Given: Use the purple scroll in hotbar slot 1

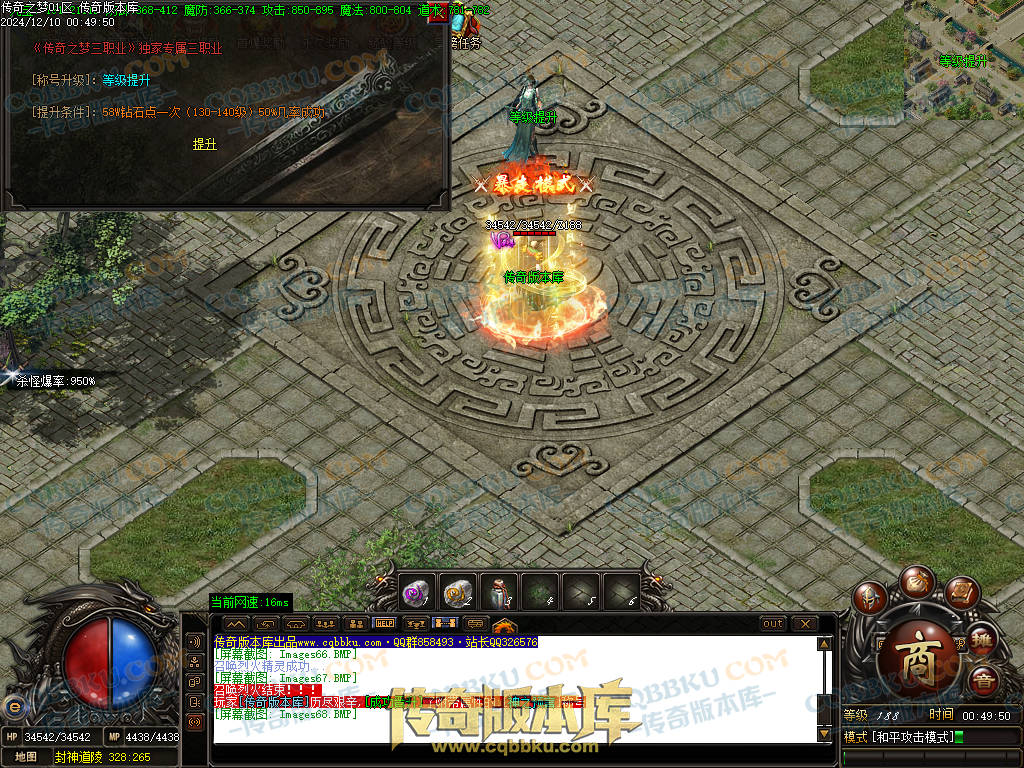Looking at the screenshot, I should [x=416, y=592].
